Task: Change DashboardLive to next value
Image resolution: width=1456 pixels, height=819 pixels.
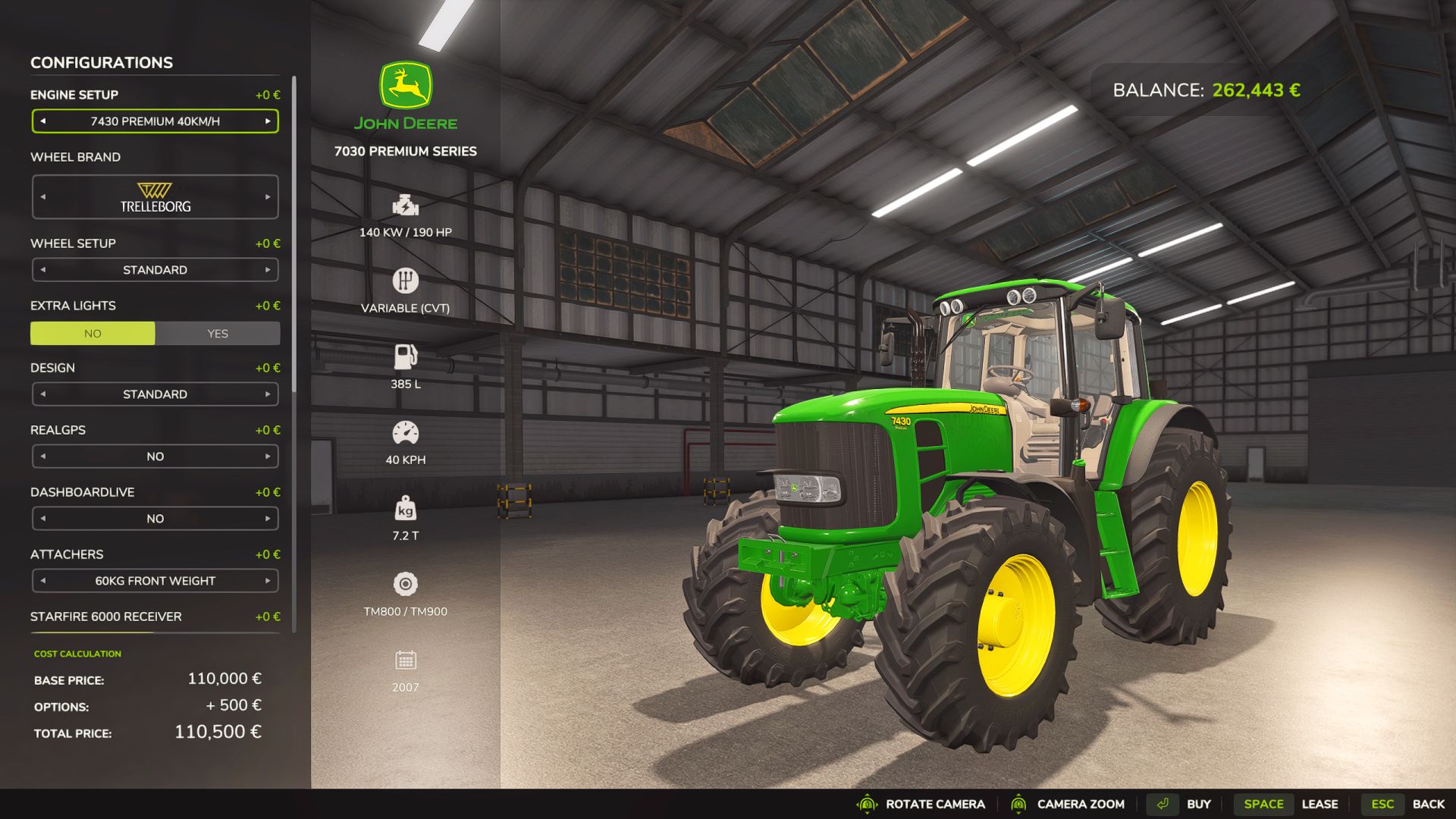Action: [x=268, y=519]
